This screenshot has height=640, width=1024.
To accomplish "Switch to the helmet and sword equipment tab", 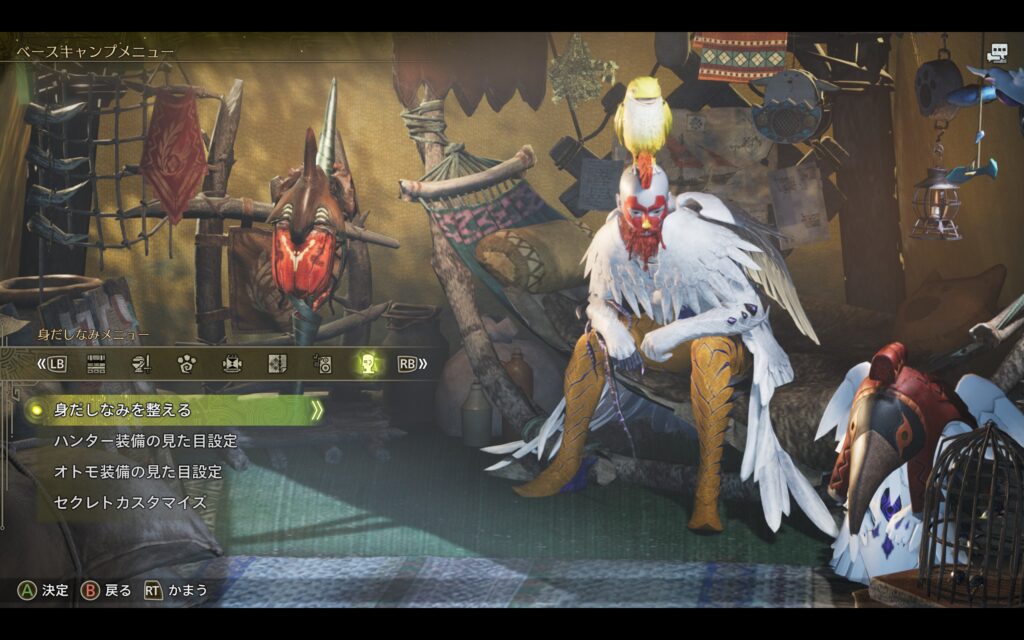I will pos(141,364).
